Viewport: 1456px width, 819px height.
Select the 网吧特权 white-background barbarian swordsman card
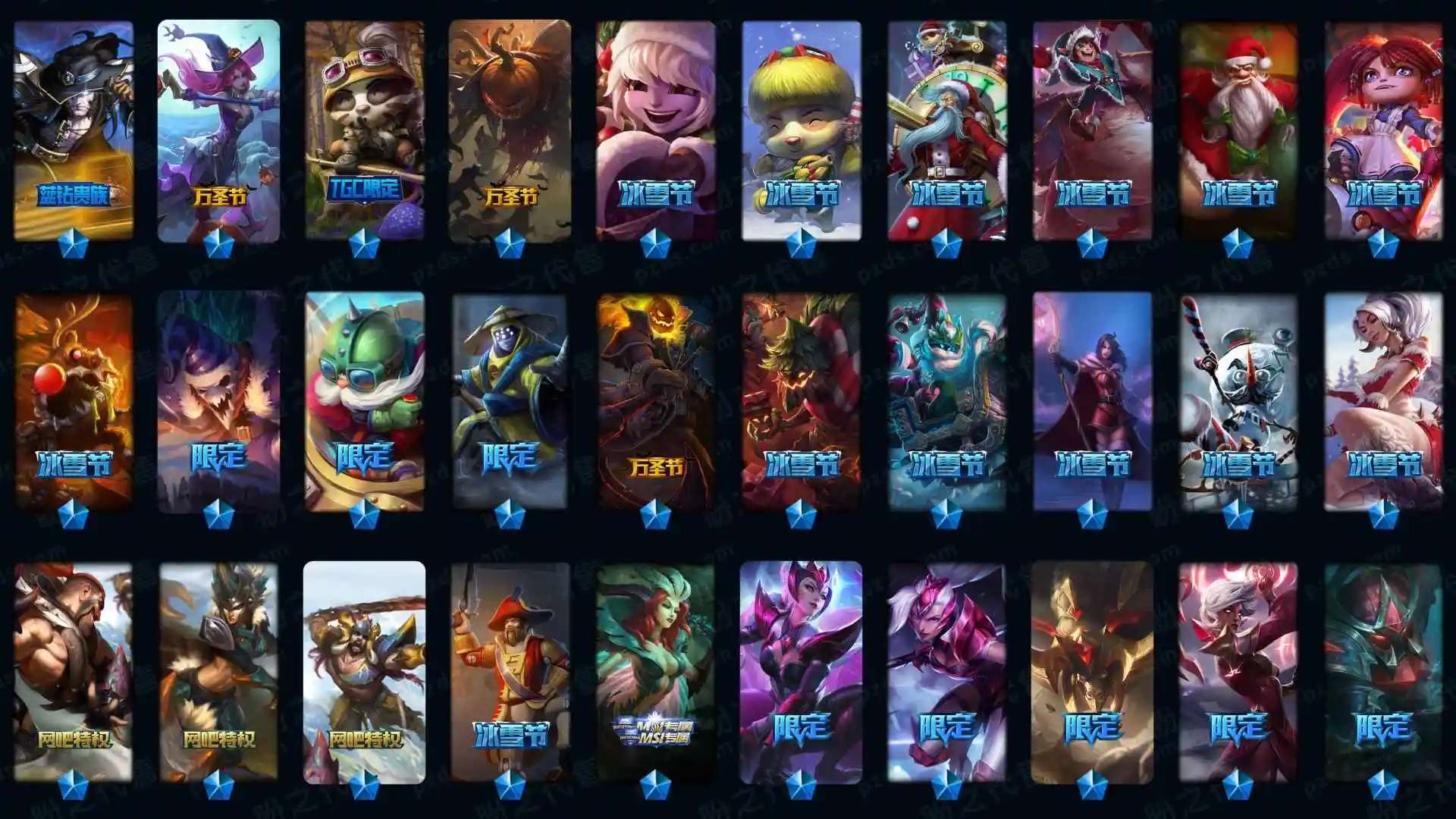tap(365, 671)
